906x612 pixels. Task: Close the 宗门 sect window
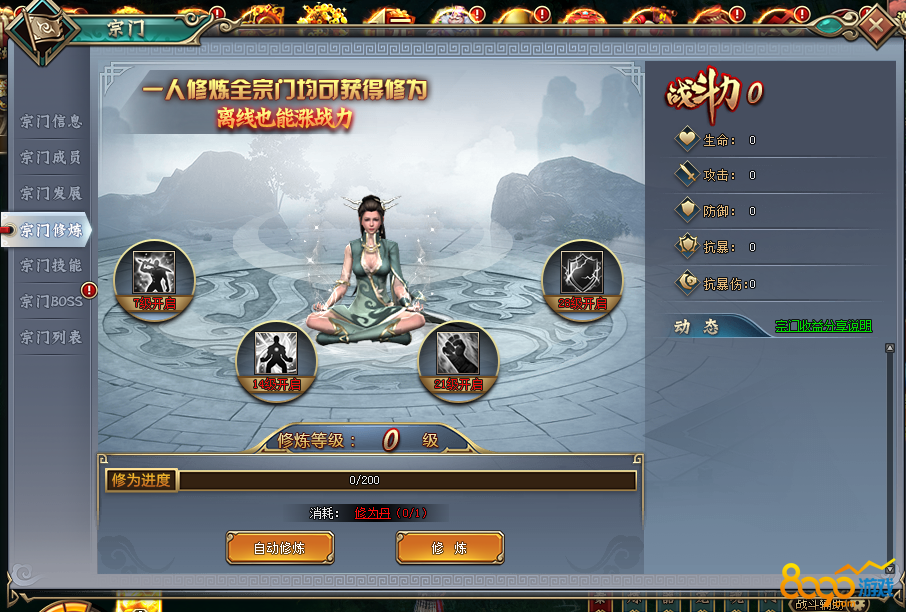click(876, 25)
